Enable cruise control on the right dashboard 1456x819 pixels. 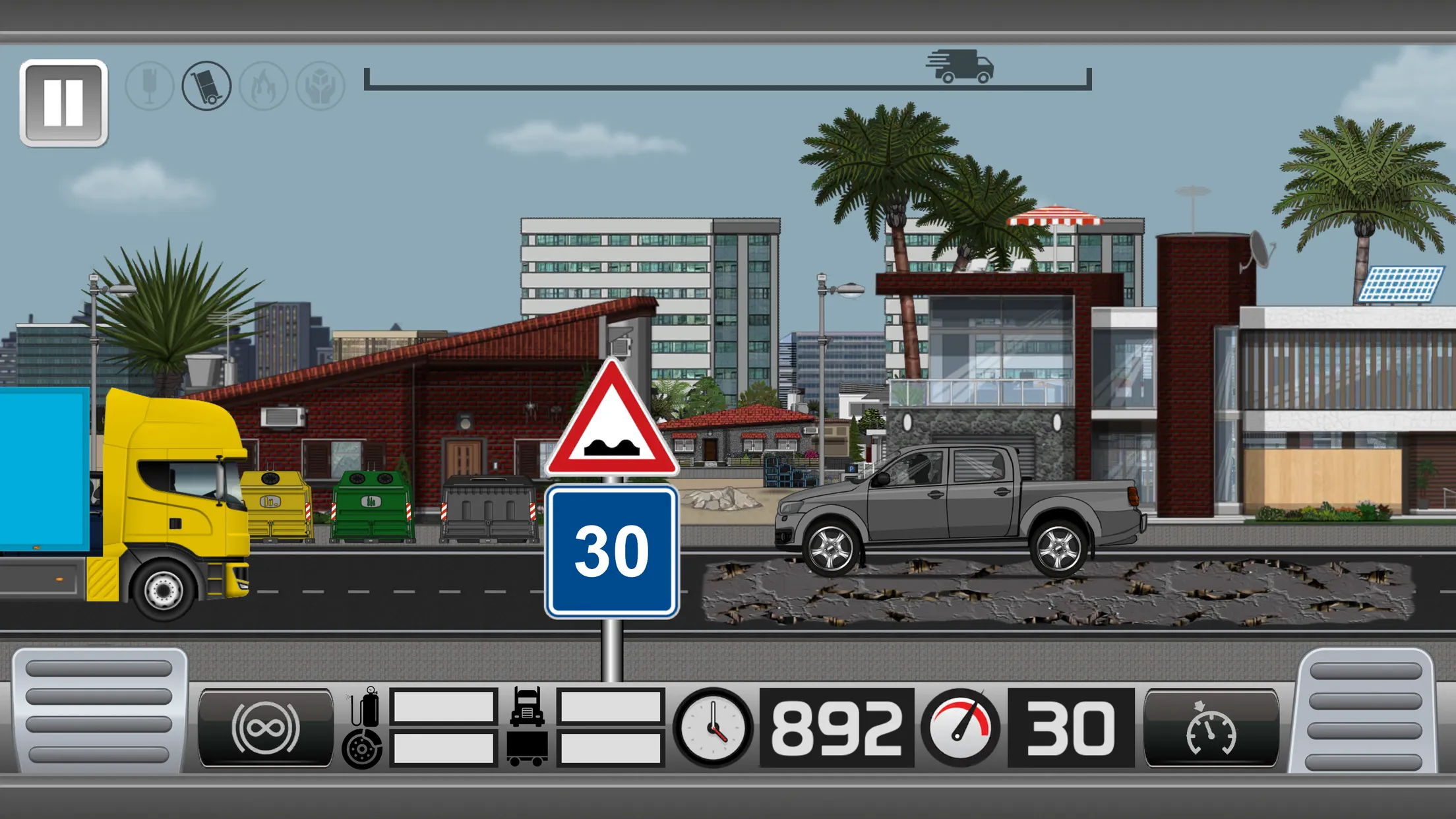pos(1212,727)
